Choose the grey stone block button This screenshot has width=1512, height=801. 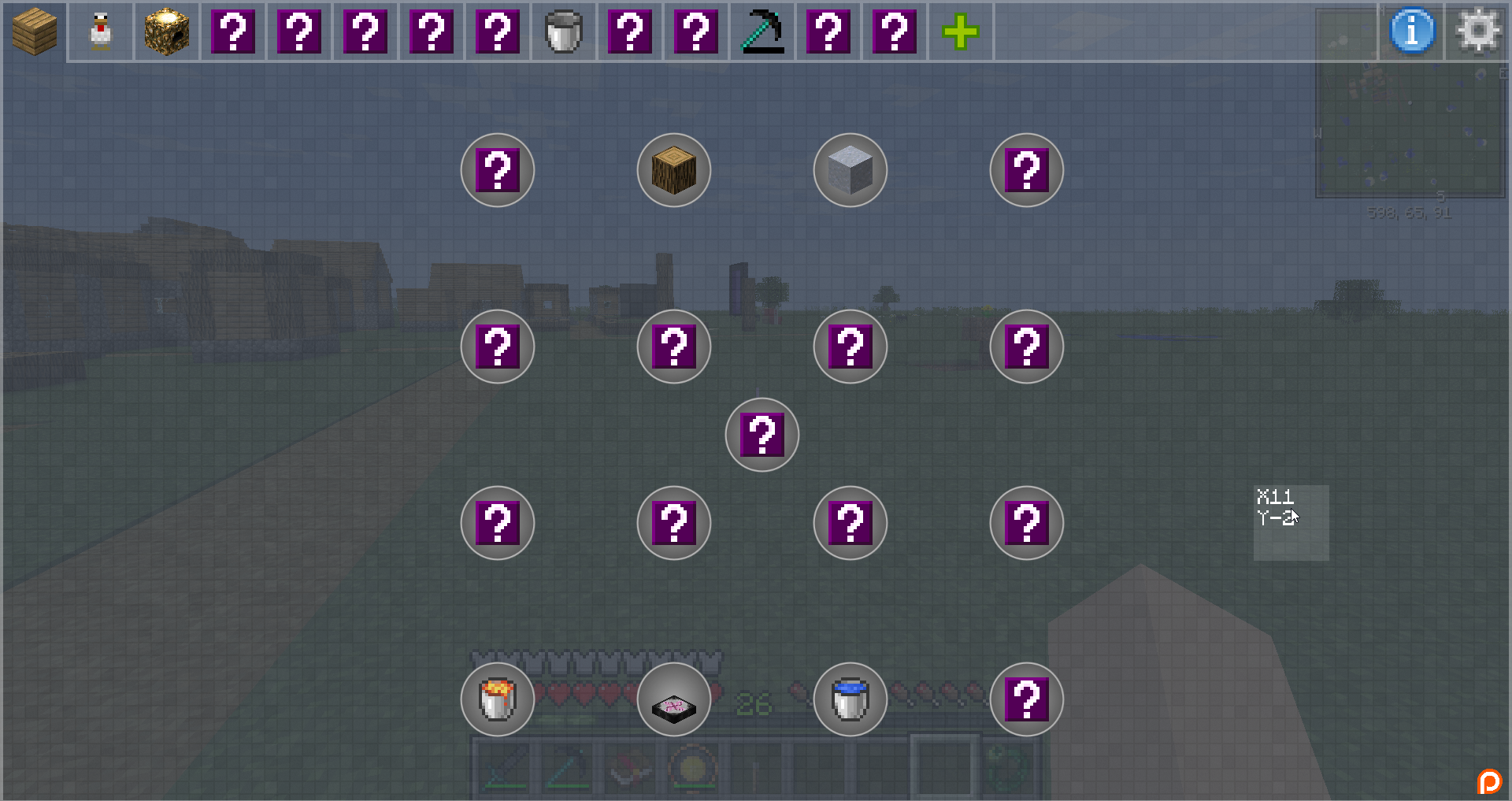tap(850, 170)
